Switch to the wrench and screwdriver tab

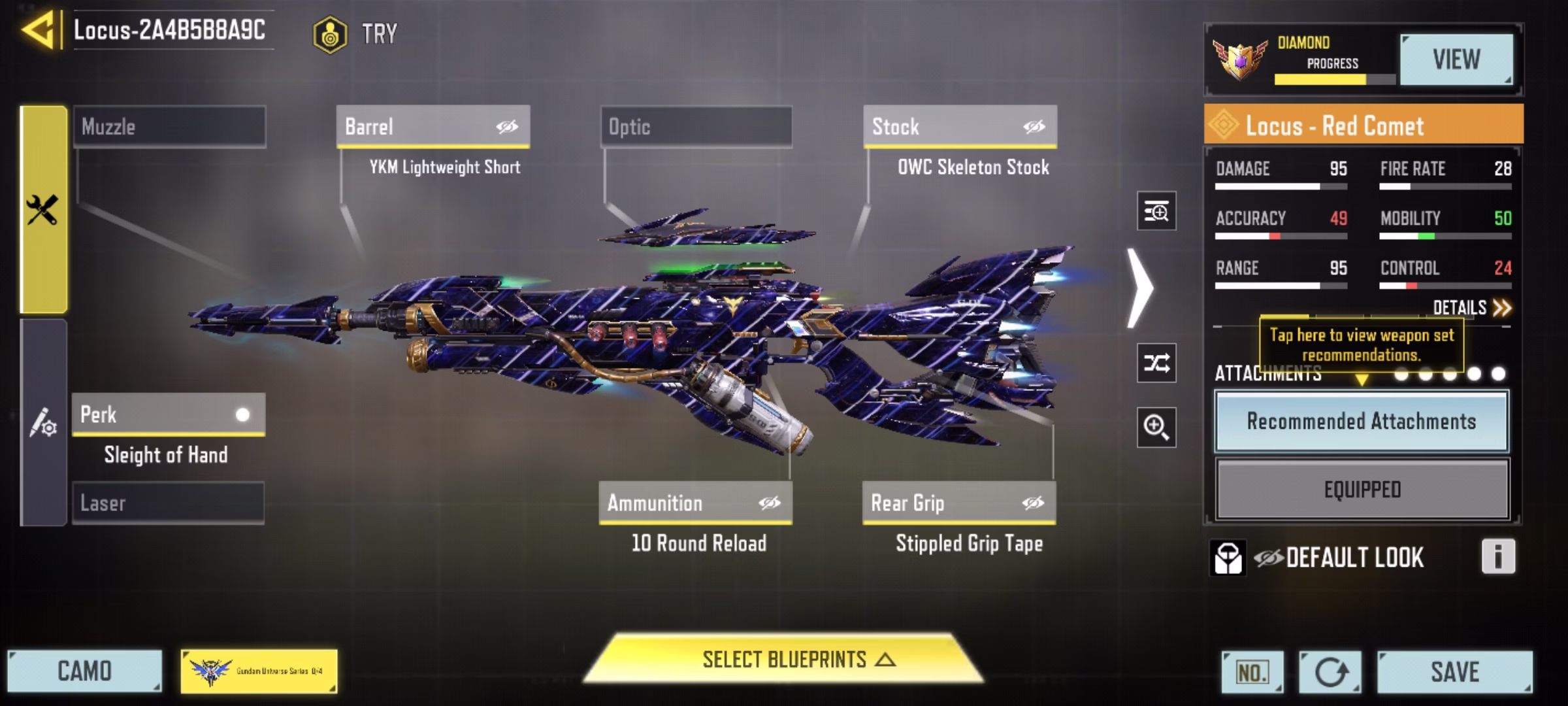(43, 210)
